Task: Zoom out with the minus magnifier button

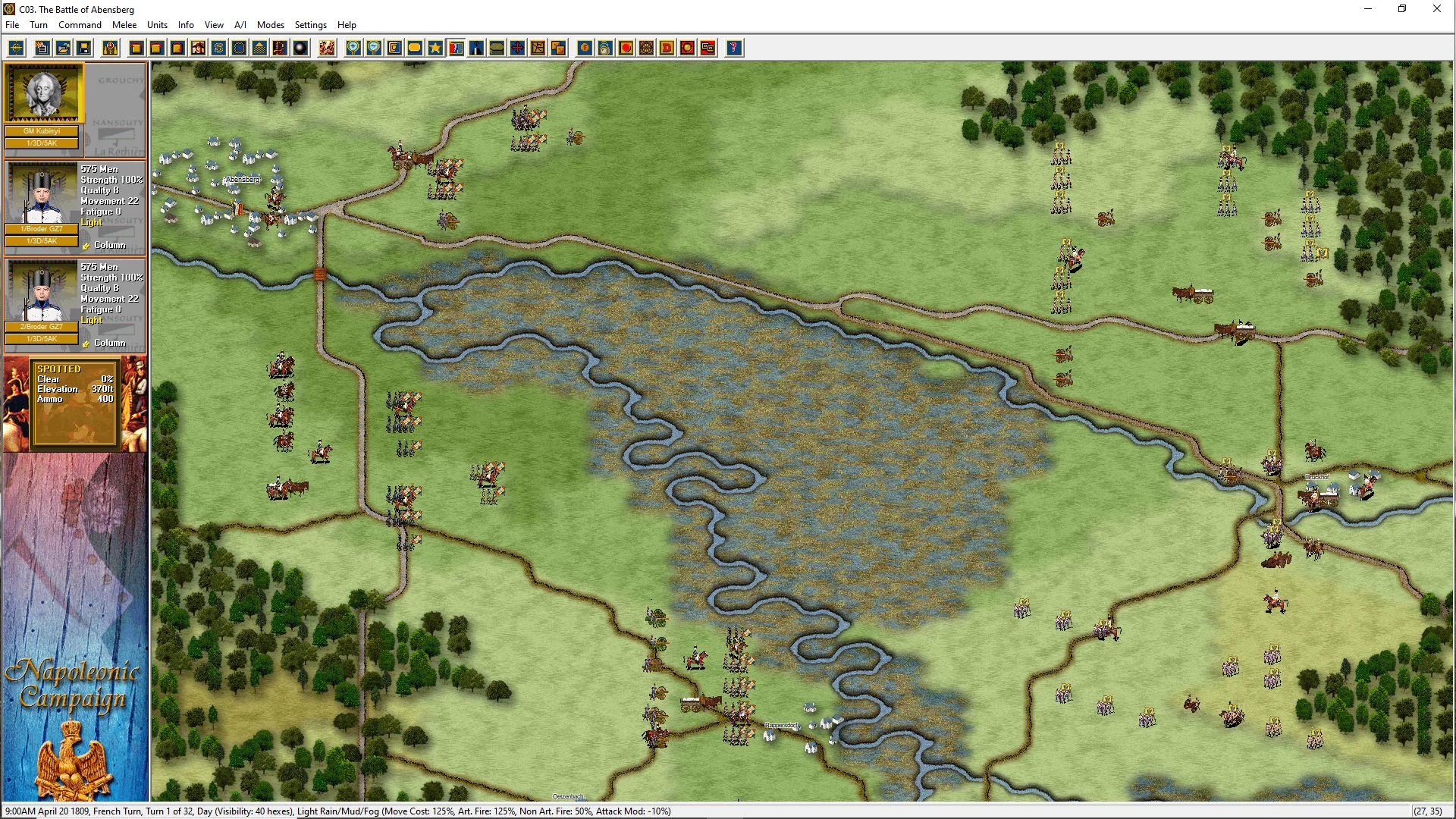Action: (374, 49)
